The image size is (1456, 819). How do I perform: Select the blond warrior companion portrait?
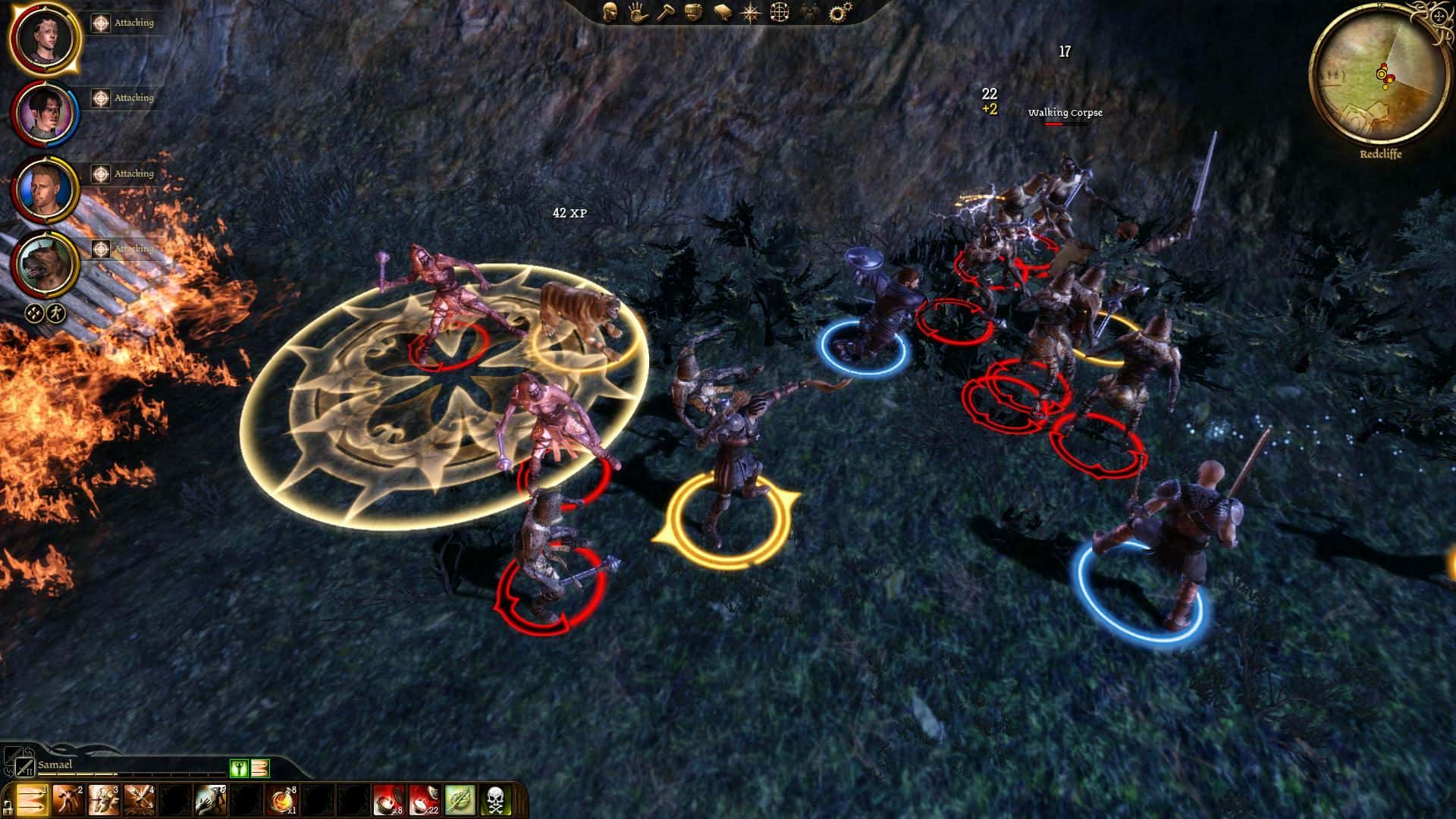click(44, 187)
